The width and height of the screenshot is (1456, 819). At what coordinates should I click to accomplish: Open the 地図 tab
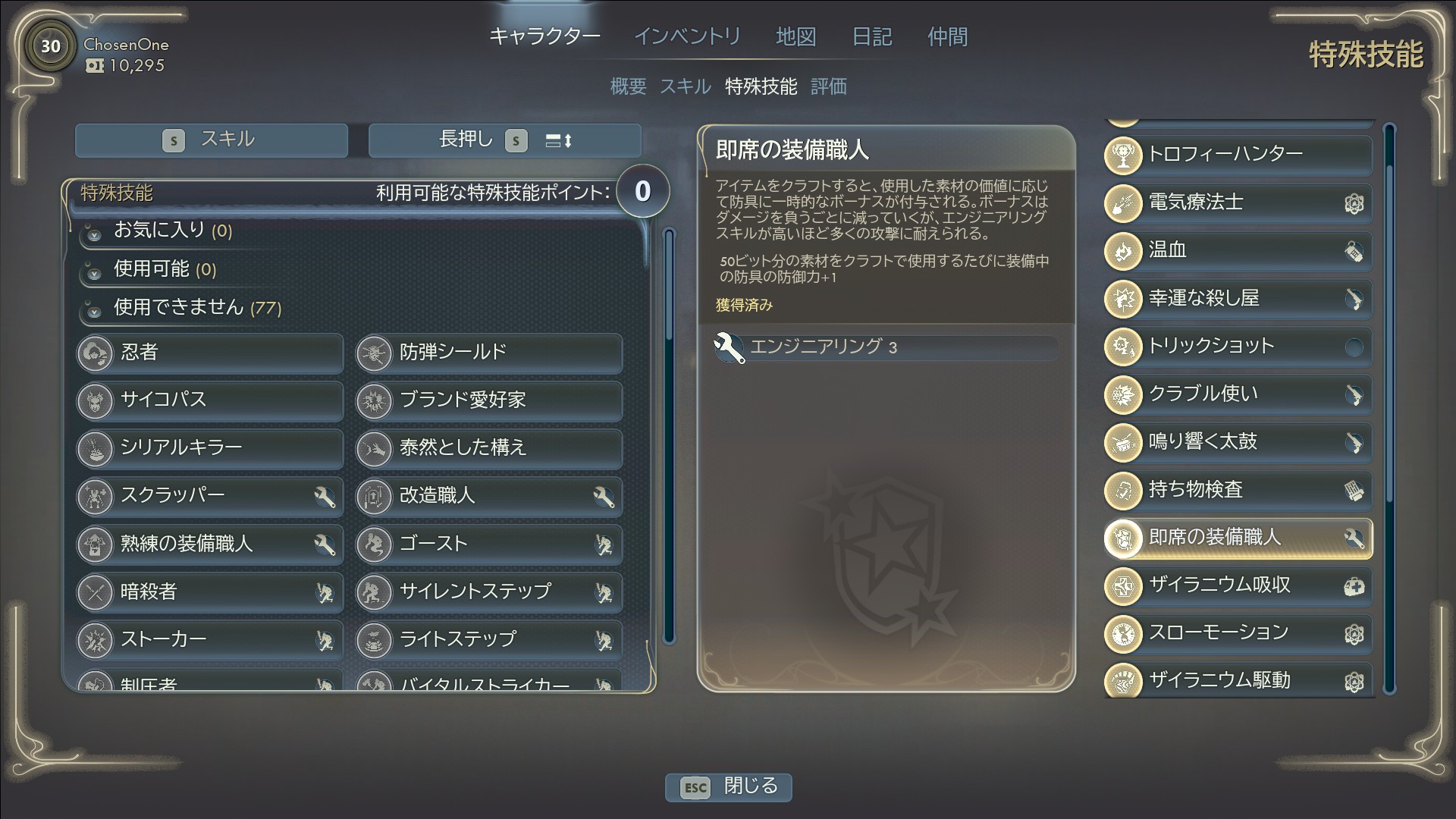[x=795, y=36]
